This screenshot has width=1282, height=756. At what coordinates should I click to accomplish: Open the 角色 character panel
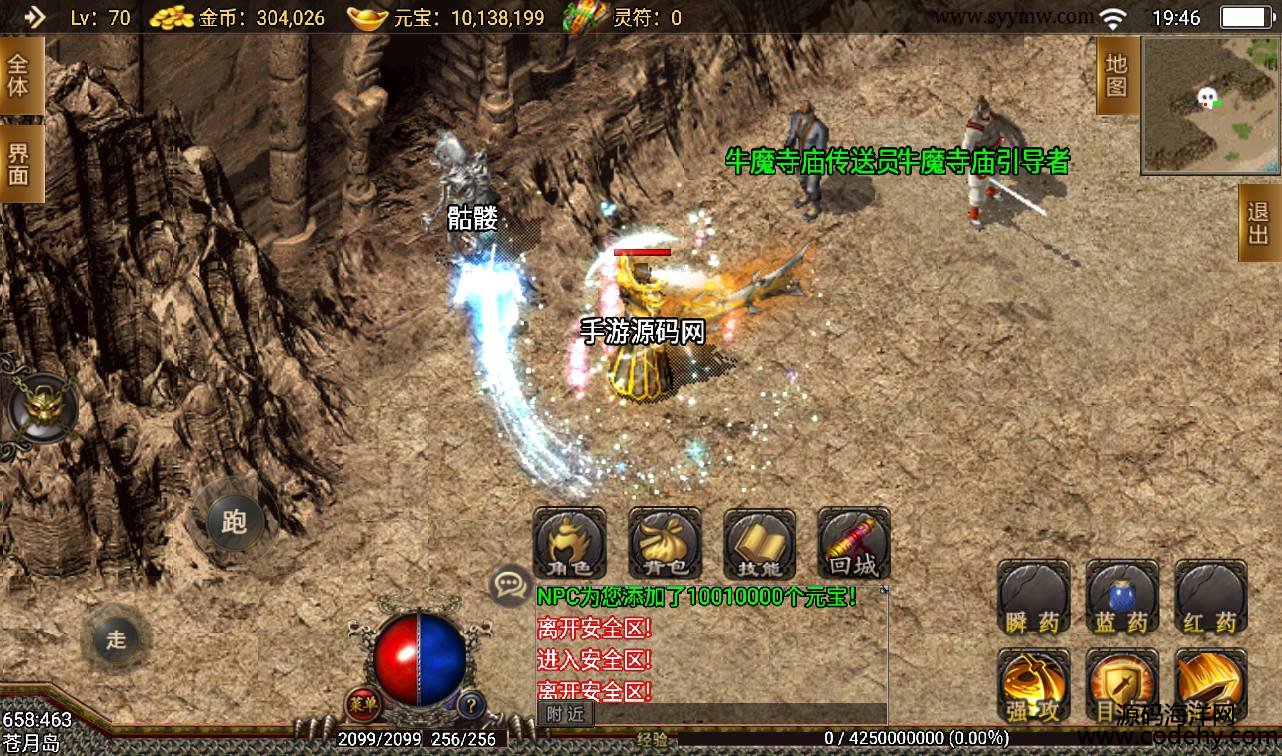click(x=569, y=544)
